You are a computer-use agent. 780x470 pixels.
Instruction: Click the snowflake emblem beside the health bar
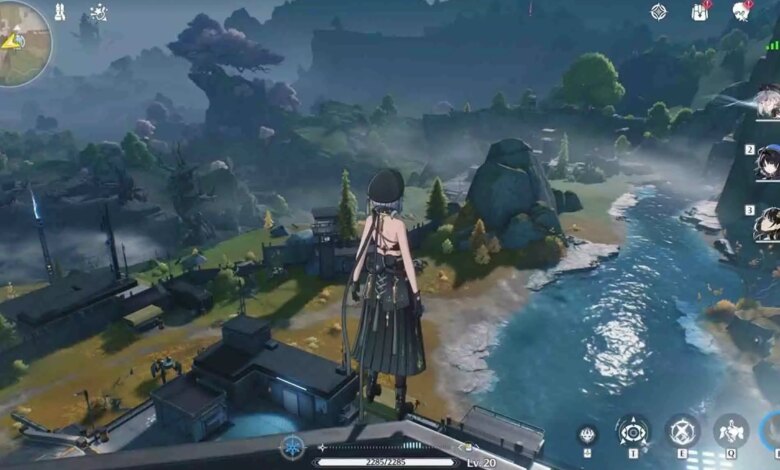(292, 447)
